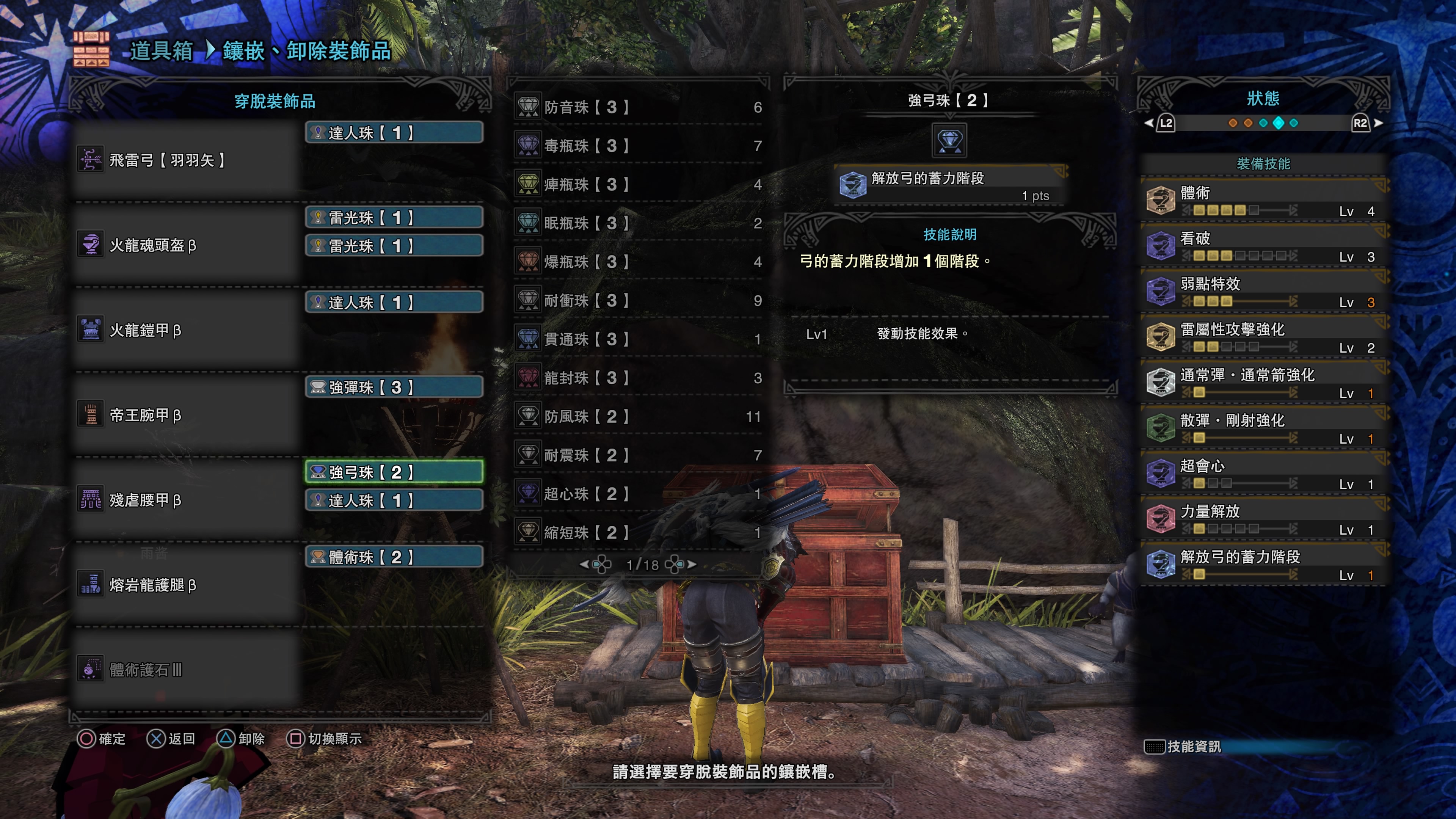This screenshot has width=1456, height=819.
Task: Select 龍封珠【3】 in the list
Action: pos(639,378)
